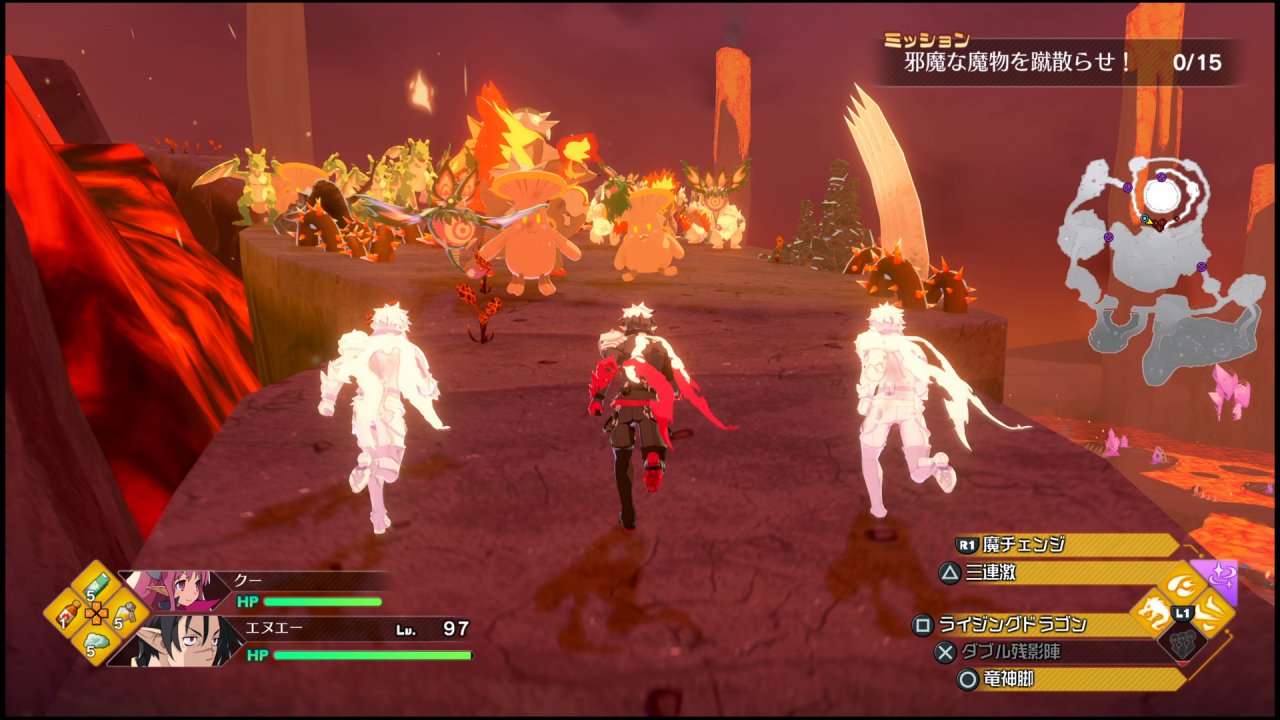Select the kick slash skill icon

pyautogui.click(x=1212, y=612)
